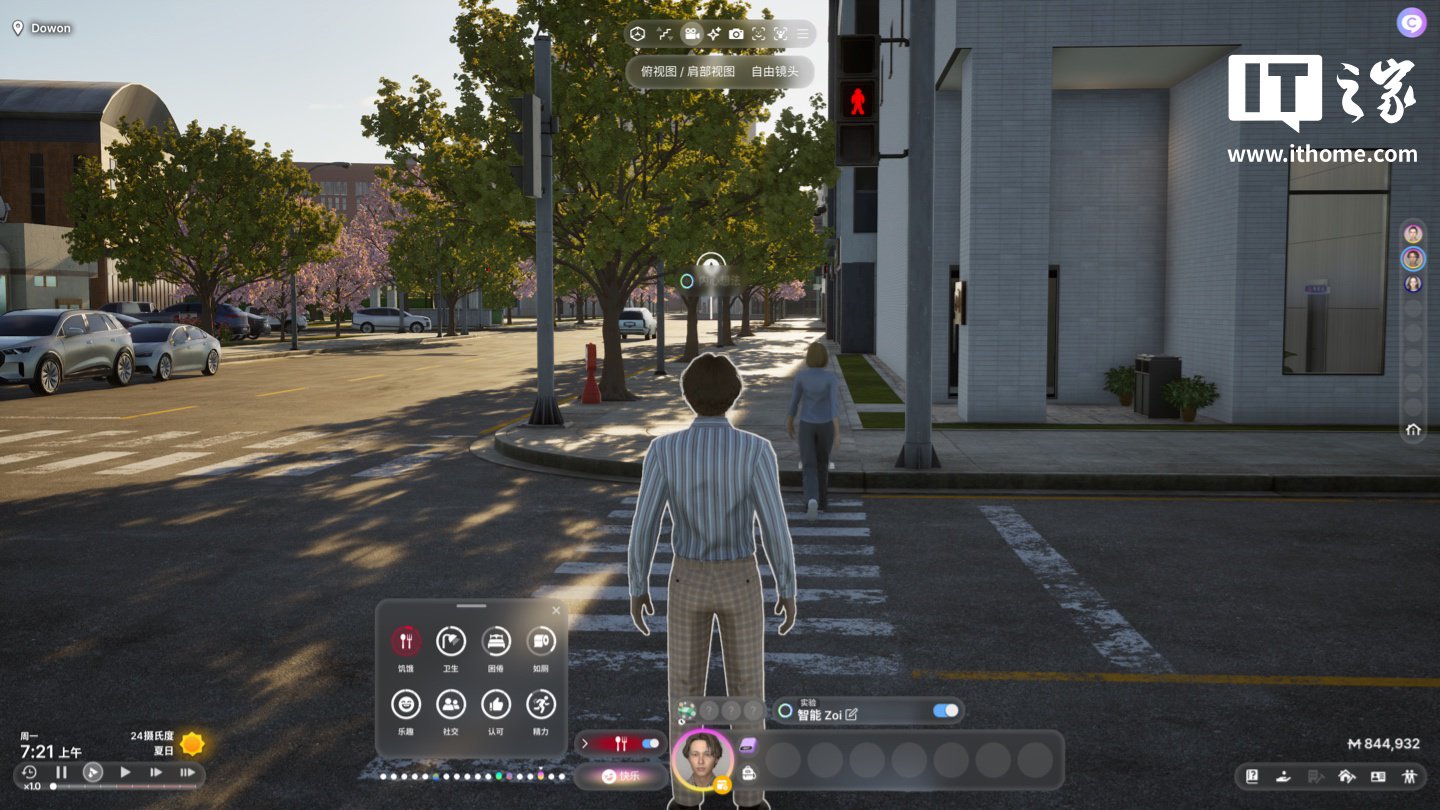Viewport: 1440px width, 810px height.
Task: Close the needs panel with the X
Action: 556,610
